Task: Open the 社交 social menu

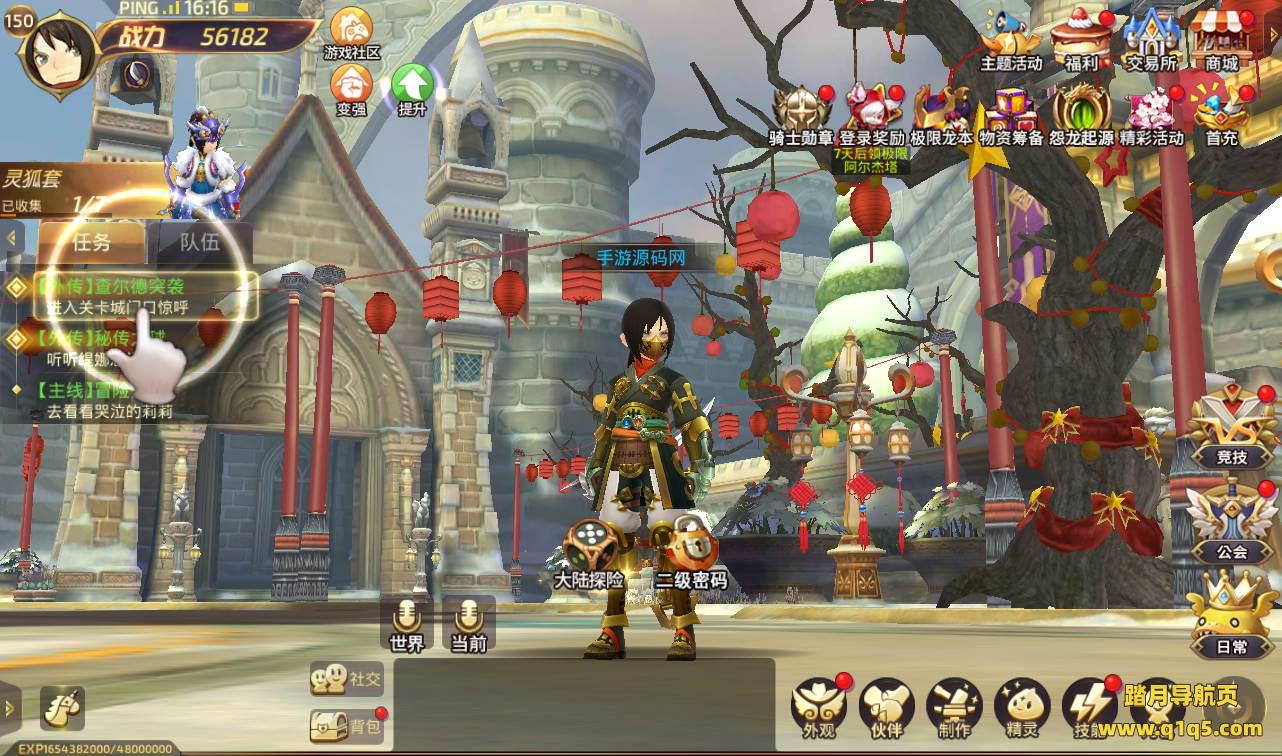Action: [x=348, y=678]
